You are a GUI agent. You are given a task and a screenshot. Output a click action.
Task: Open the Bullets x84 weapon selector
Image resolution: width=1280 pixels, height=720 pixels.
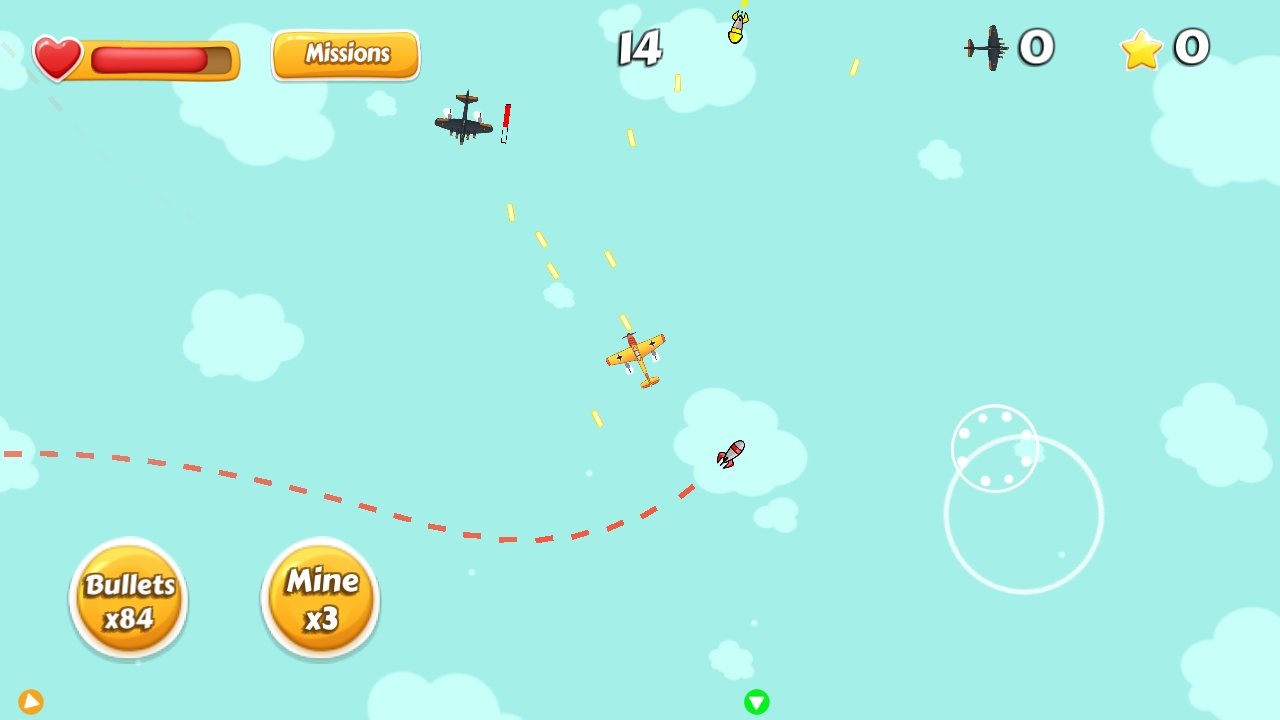(x=128, y=597)
